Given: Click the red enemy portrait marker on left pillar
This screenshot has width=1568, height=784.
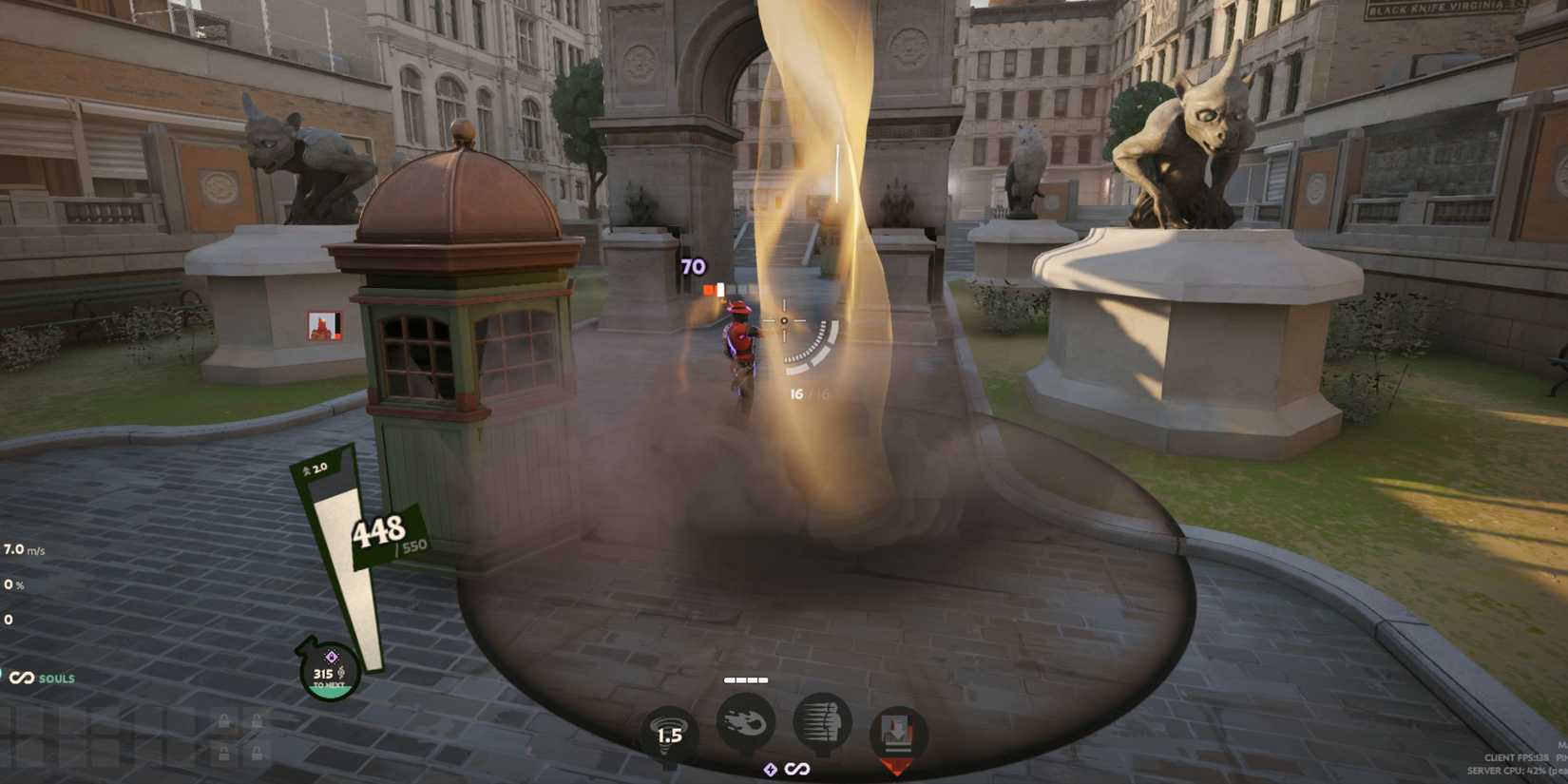Looking at the screenshot, I should (324, 328).
